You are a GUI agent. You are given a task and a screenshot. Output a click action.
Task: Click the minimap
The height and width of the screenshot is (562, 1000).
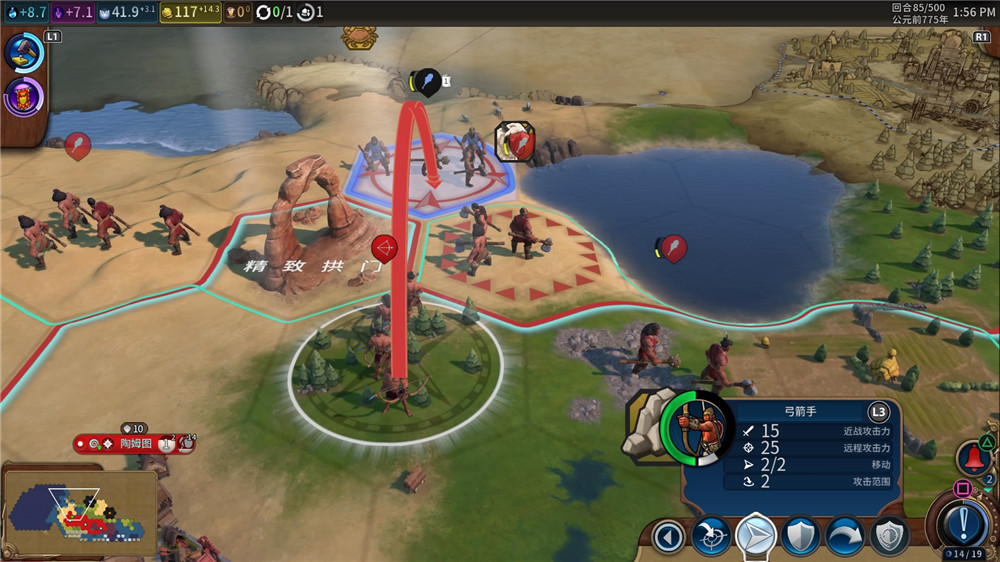tap(80, 510)
